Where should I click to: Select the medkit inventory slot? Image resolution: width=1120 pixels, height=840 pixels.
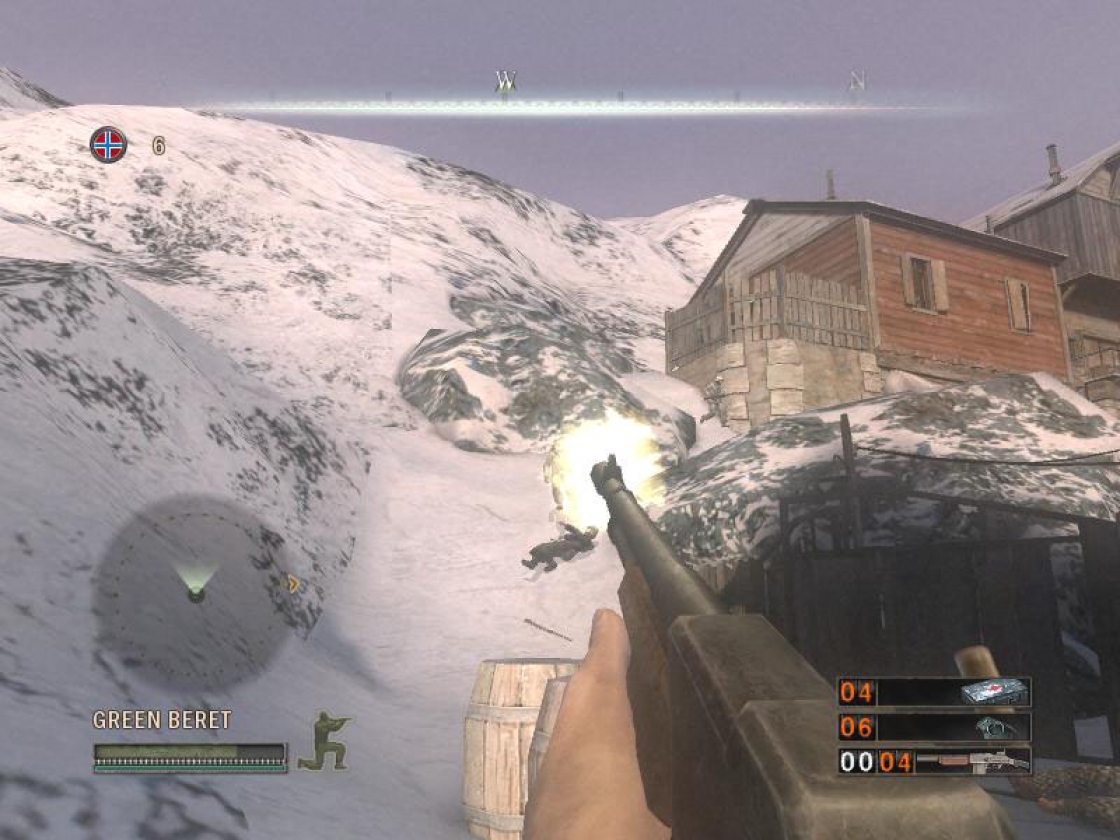click(934, 692)
